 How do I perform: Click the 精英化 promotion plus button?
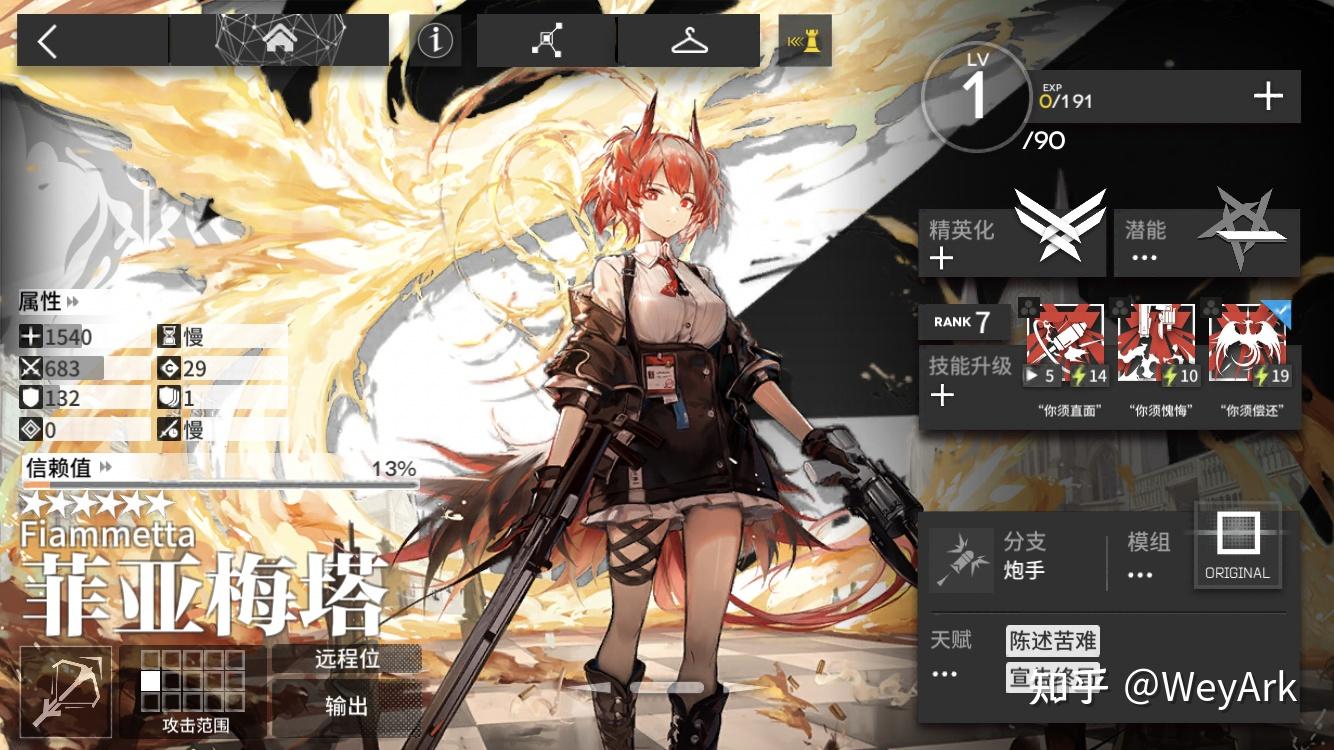[x=944, y=258]
